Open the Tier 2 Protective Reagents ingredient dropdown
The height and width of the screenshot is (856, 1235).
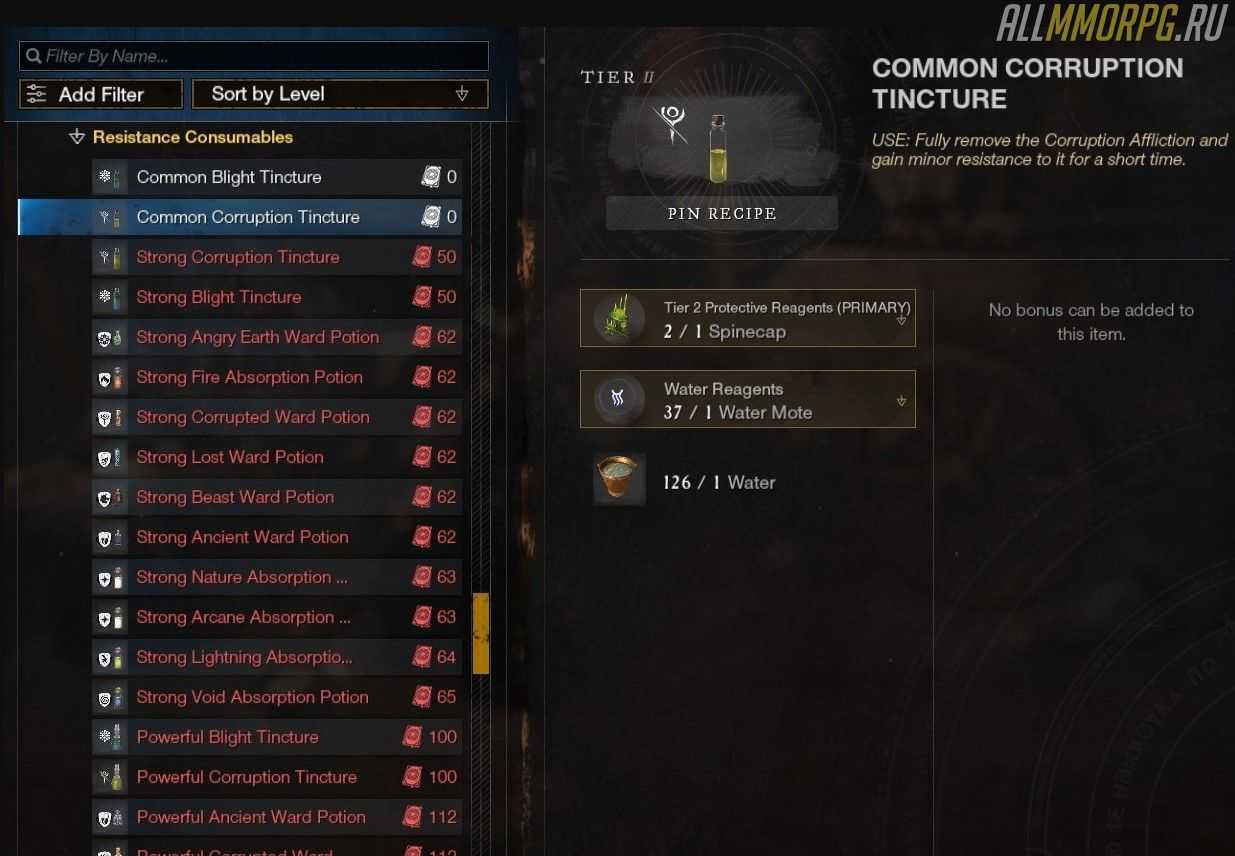pyautogui.click(x=901, y=321)
